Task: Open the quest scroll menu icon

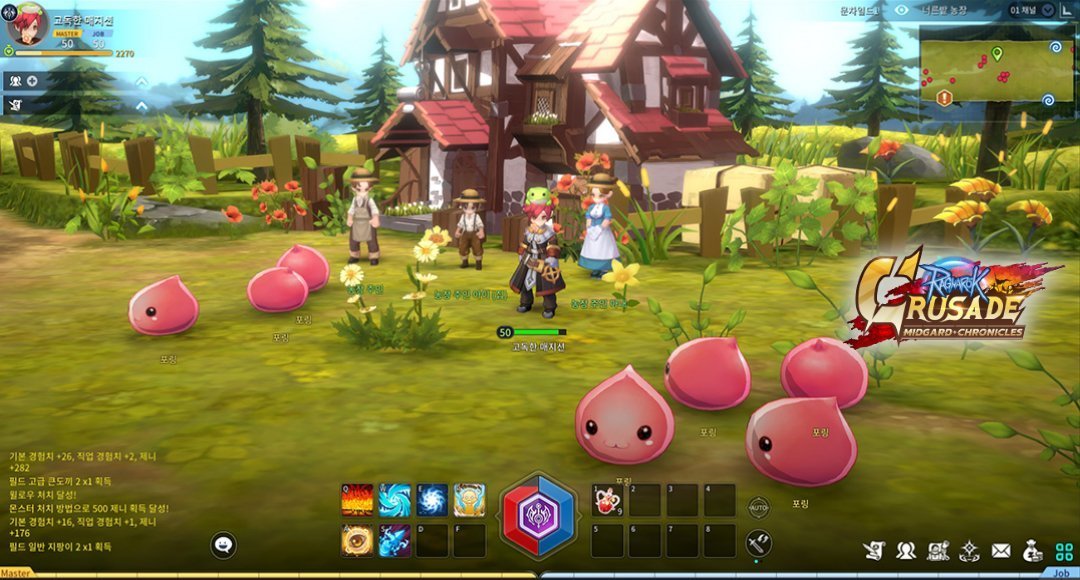Action: [x=874, y=550]
